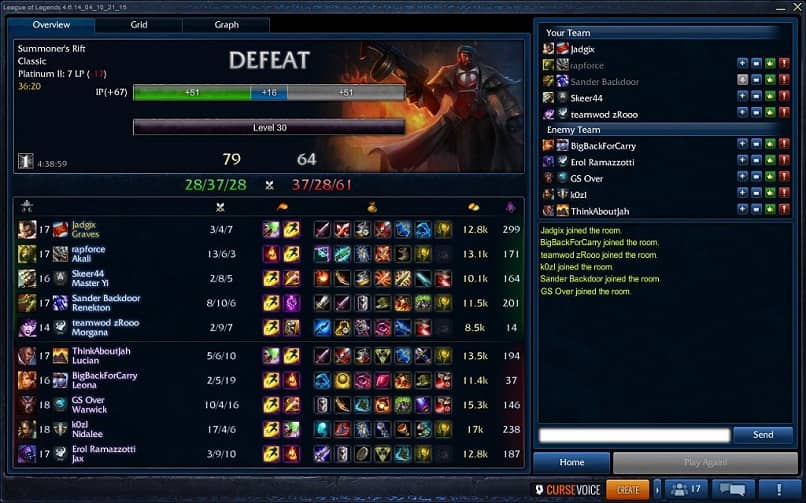This screenshot has height=503, width=806.
Task: Select Erol Ramazzotti Jax scoreboard row
Action: click(270, 454)
